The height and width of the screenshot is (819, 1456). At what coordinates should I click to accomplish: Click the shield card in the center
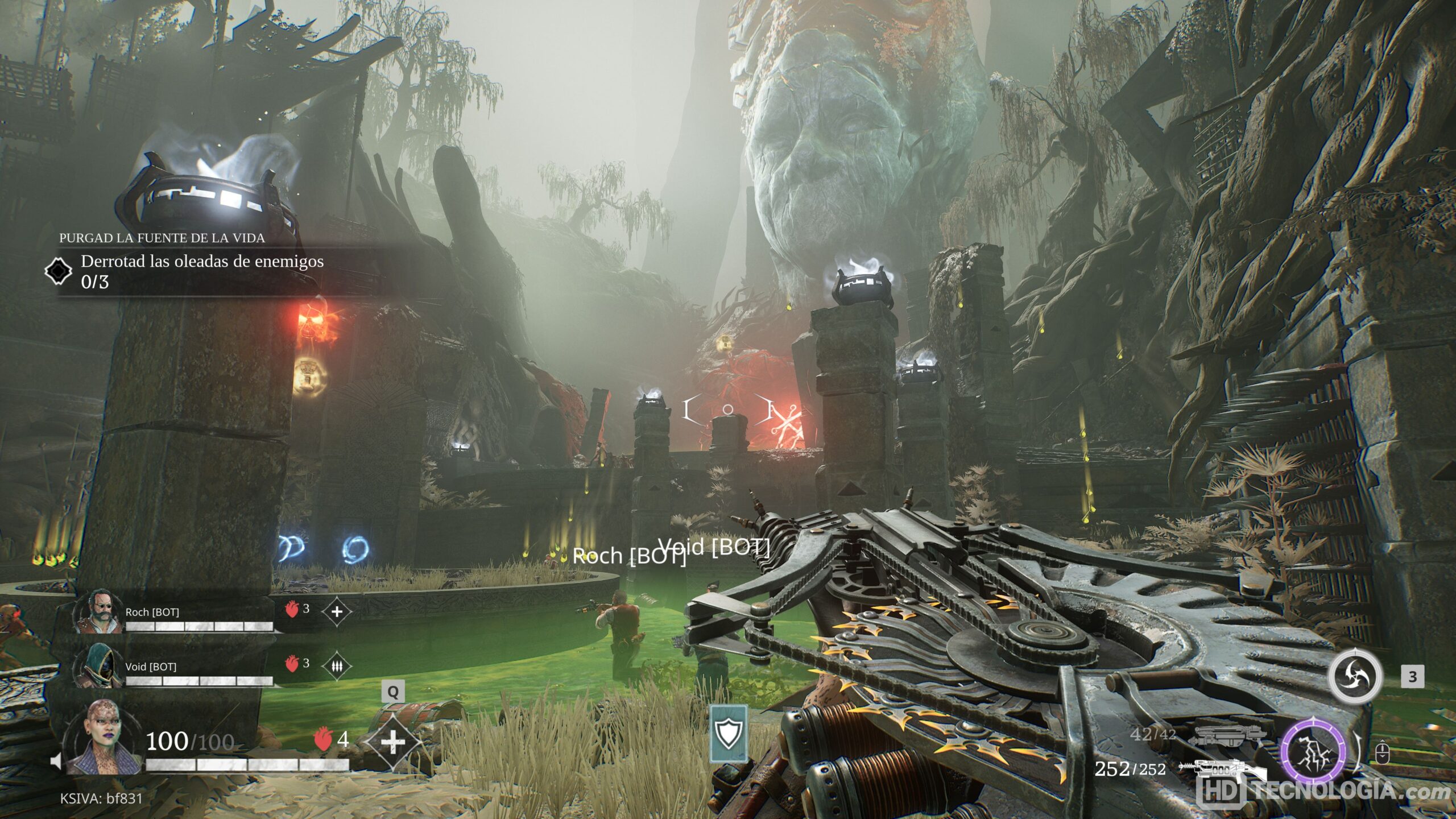pos(729,734)
